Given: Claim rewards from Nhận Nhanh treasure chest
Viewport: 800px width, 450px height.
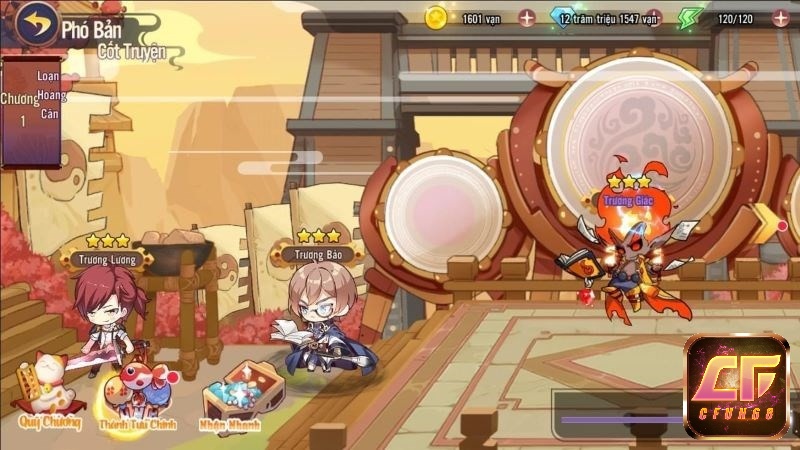Looking at the screenshot, I should pos(231,397).
